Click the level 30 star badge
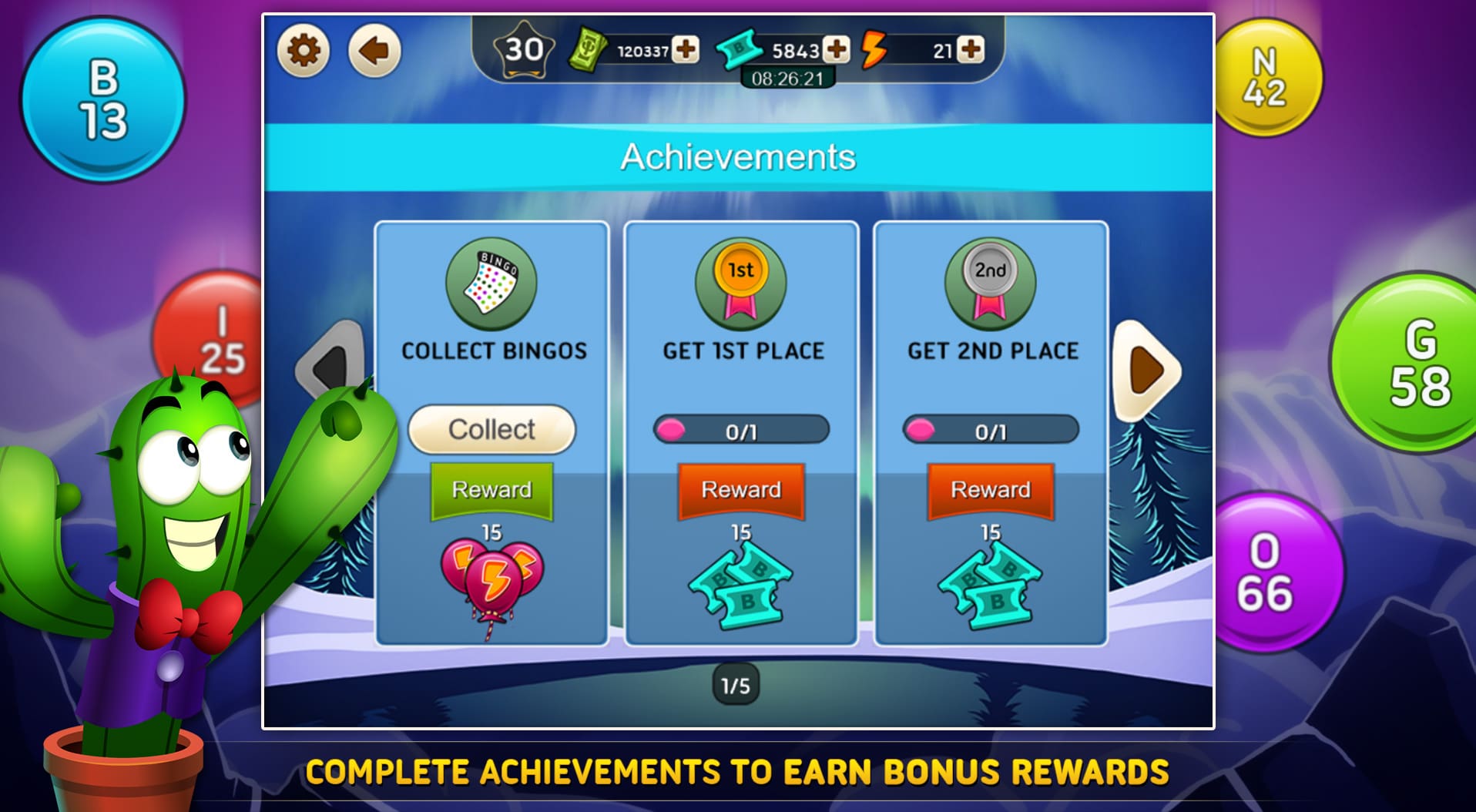Screen dimensions: 1476x812 [x=522, y=51]
